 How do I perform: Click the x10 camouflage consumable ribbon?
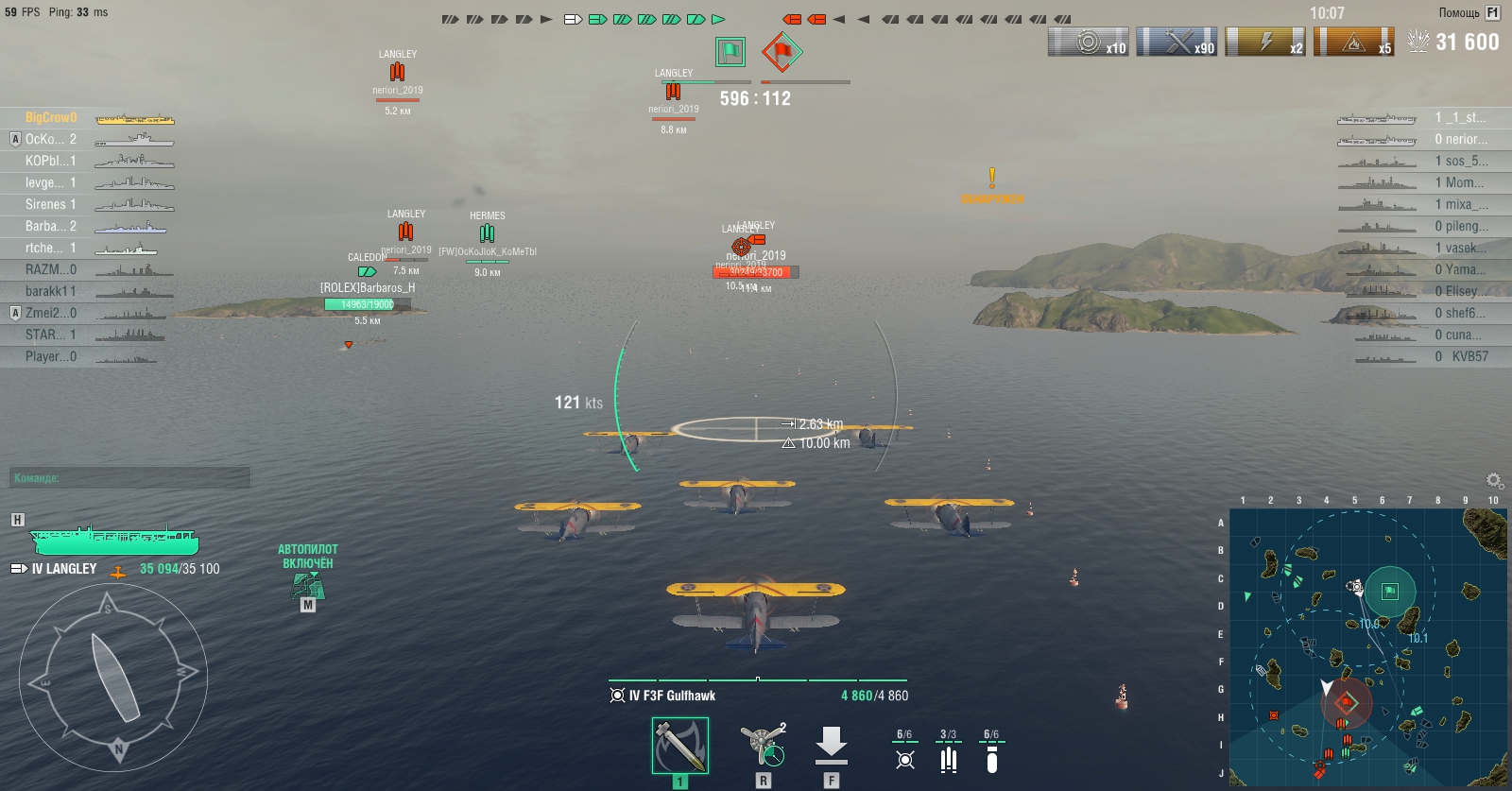click(1087, 40)
